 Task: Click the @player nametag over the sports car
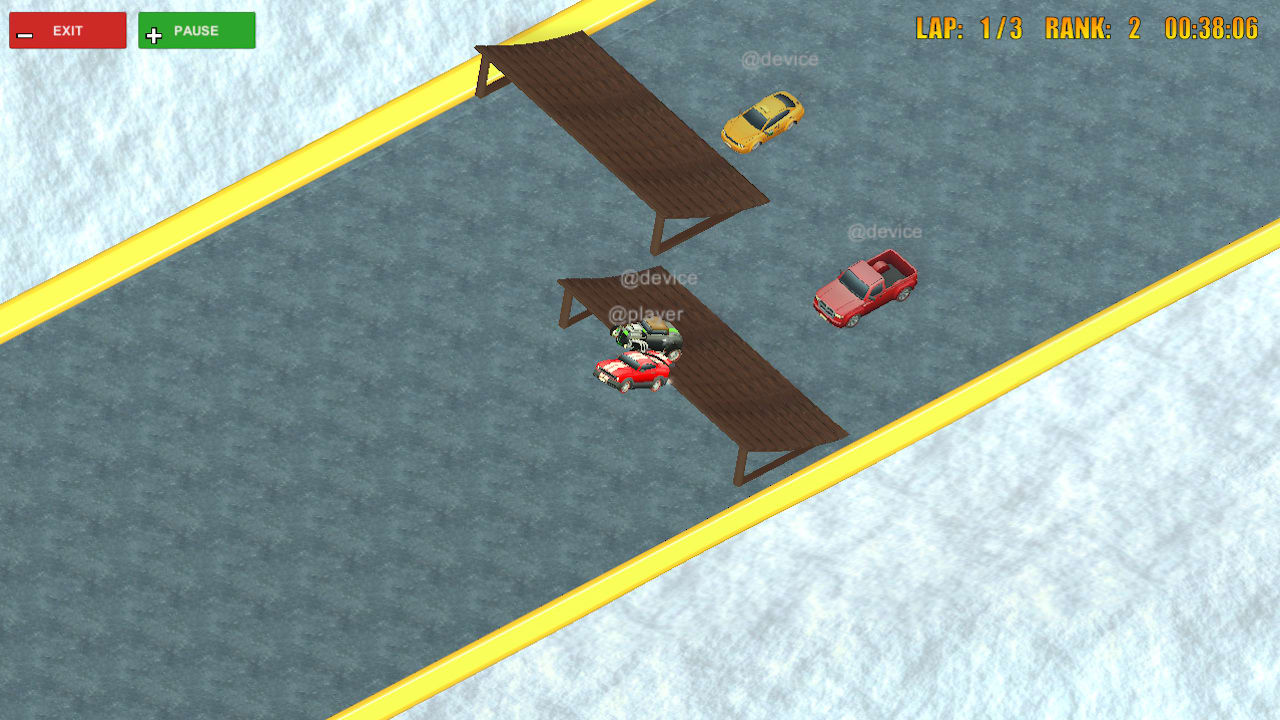tap(647, 312)
